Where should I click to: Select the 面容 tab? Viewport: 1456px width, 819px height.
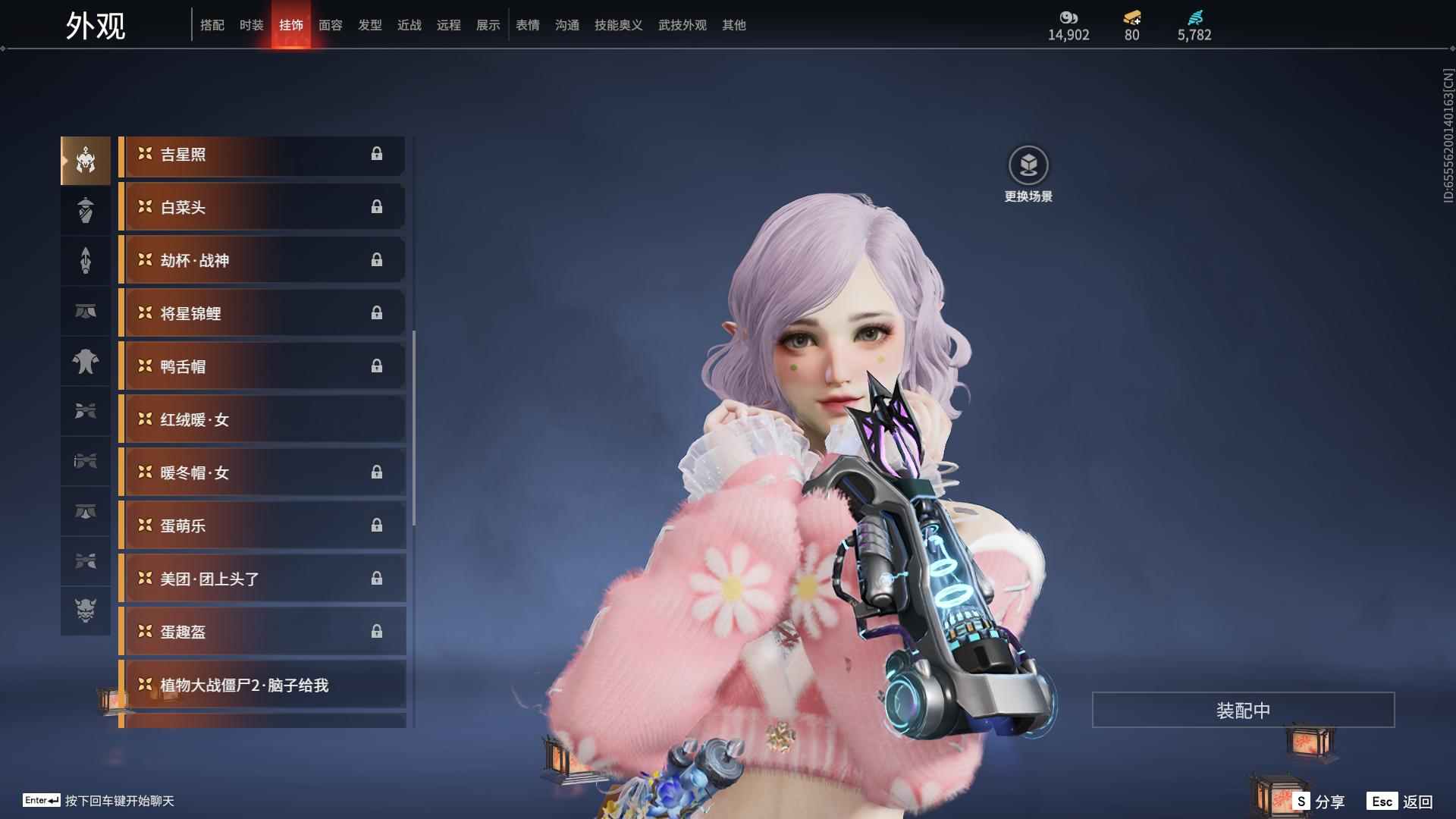[x=330, y=25]
